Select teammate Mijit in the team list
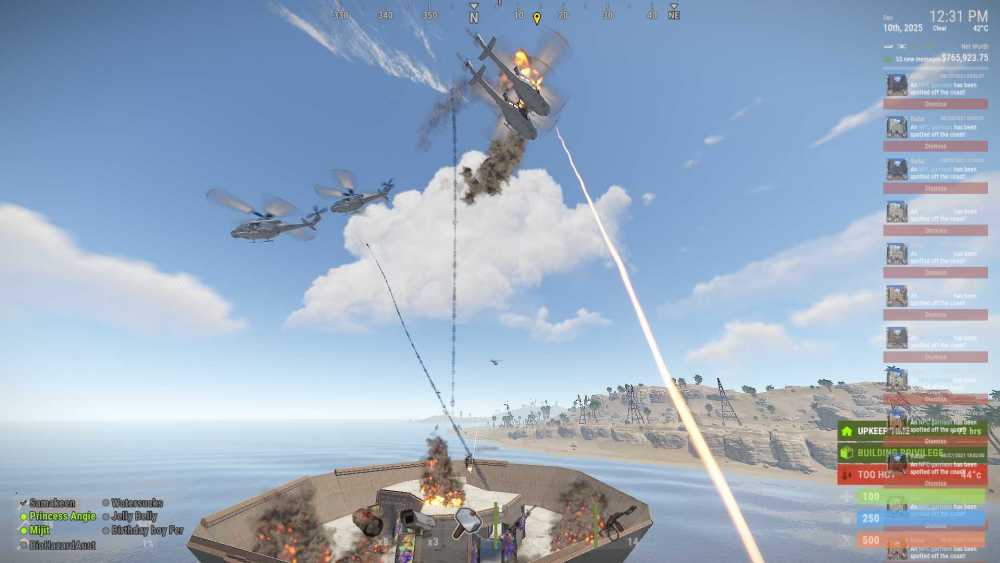This screenshot has width=1000, height=563. coord(40,530)
